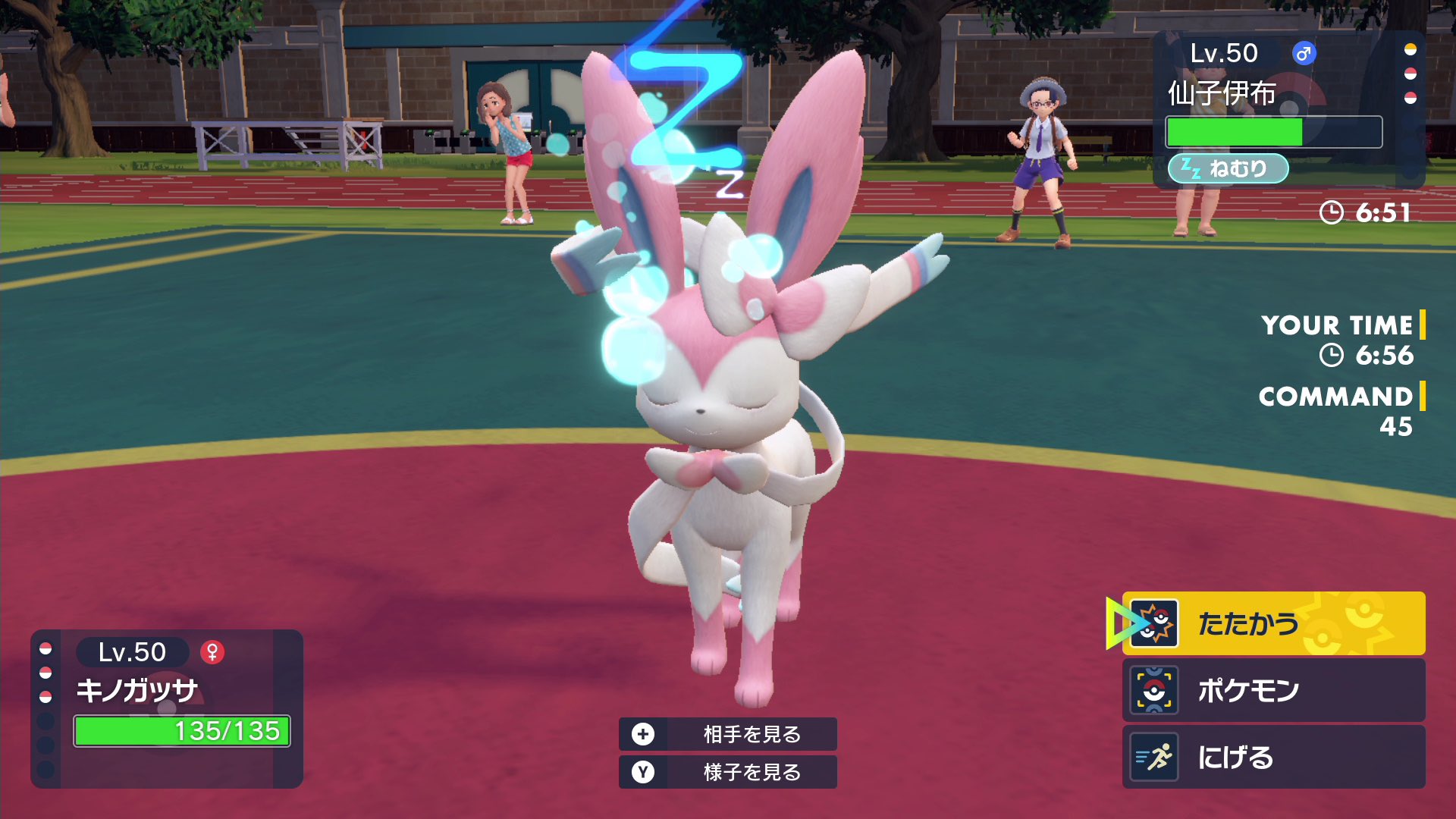The height and width of the screenshot is (819, 1456).
Task: Select the にげる run option
Action: coord(1274,757)
